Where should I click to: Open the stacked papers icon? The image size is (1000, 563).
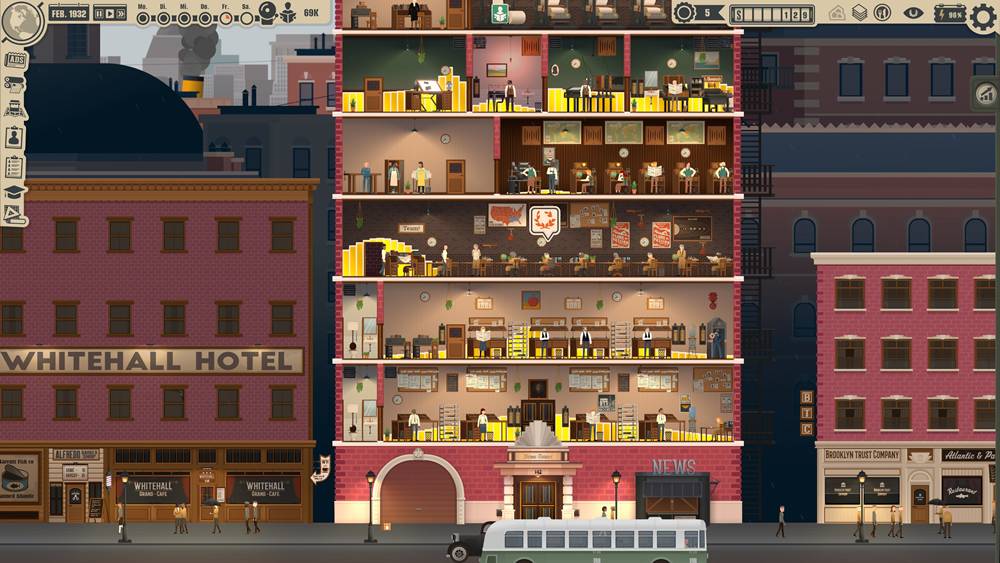[x=860, y=13]
